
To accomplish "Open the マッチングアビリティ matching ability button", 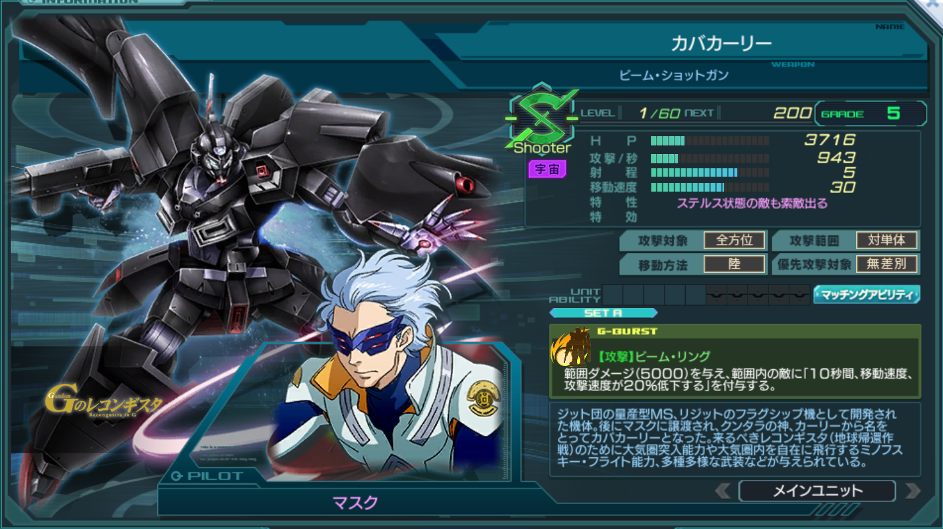I will click(x=866, y=294).
